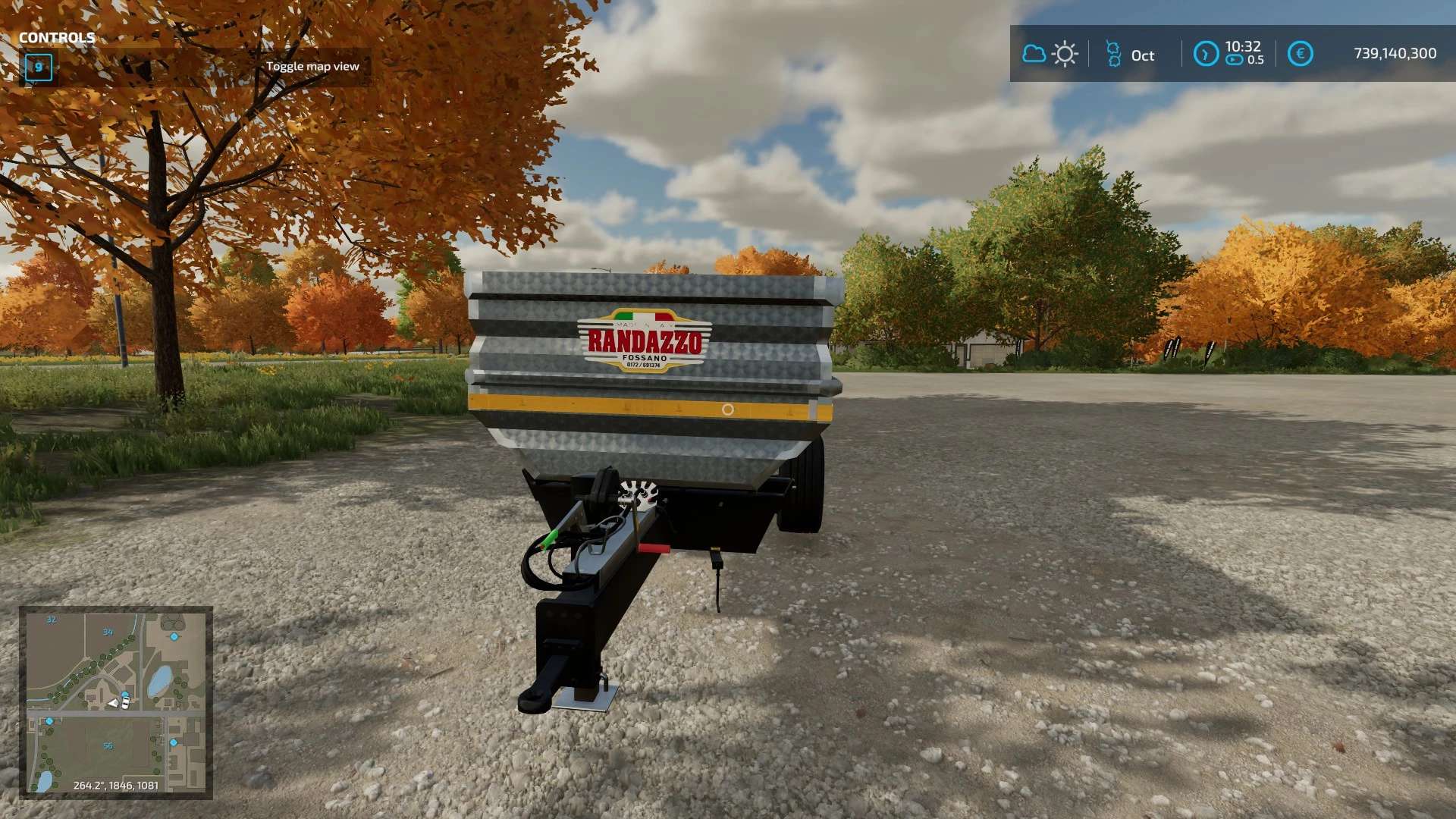Viewport: 1456px width, 819px height.
Task: Click the game clock icon
Action: 1205,54
